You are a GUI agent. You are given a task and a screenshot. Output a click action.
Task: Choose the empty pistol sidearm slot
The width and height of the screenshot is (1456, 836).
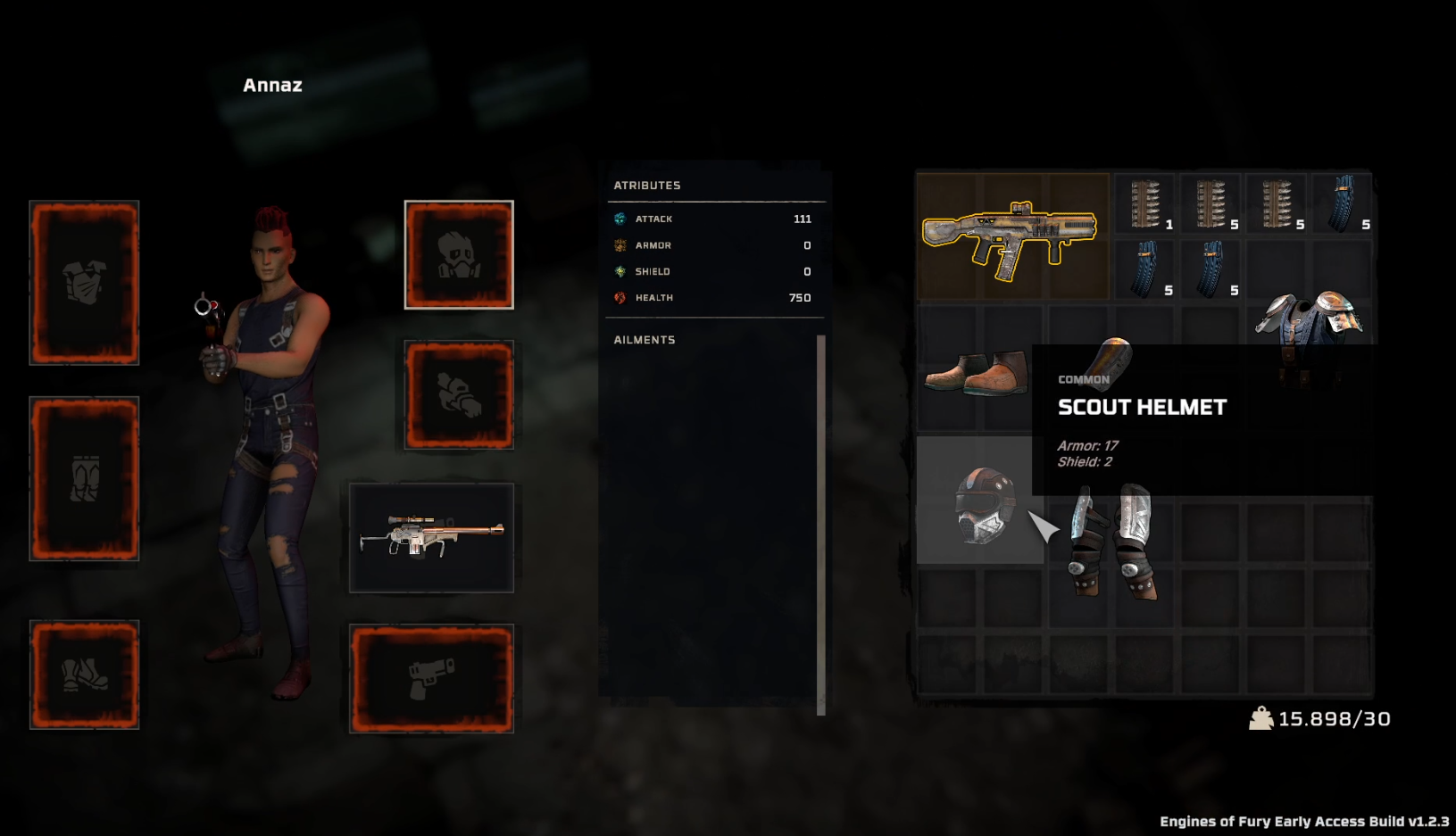point(431,678)
